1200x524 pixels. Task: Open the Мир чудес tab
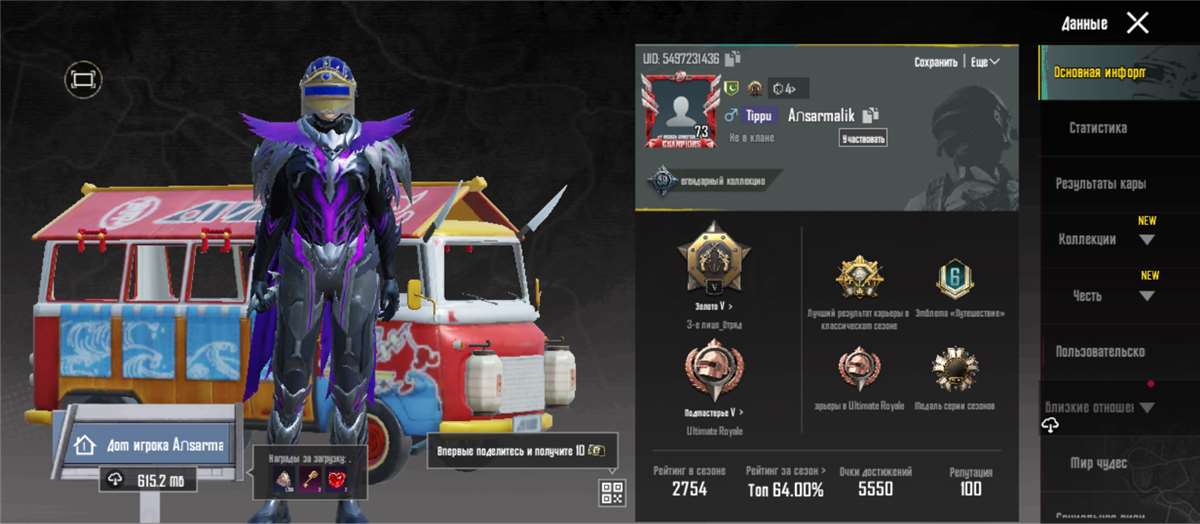tap(1099, 463)
